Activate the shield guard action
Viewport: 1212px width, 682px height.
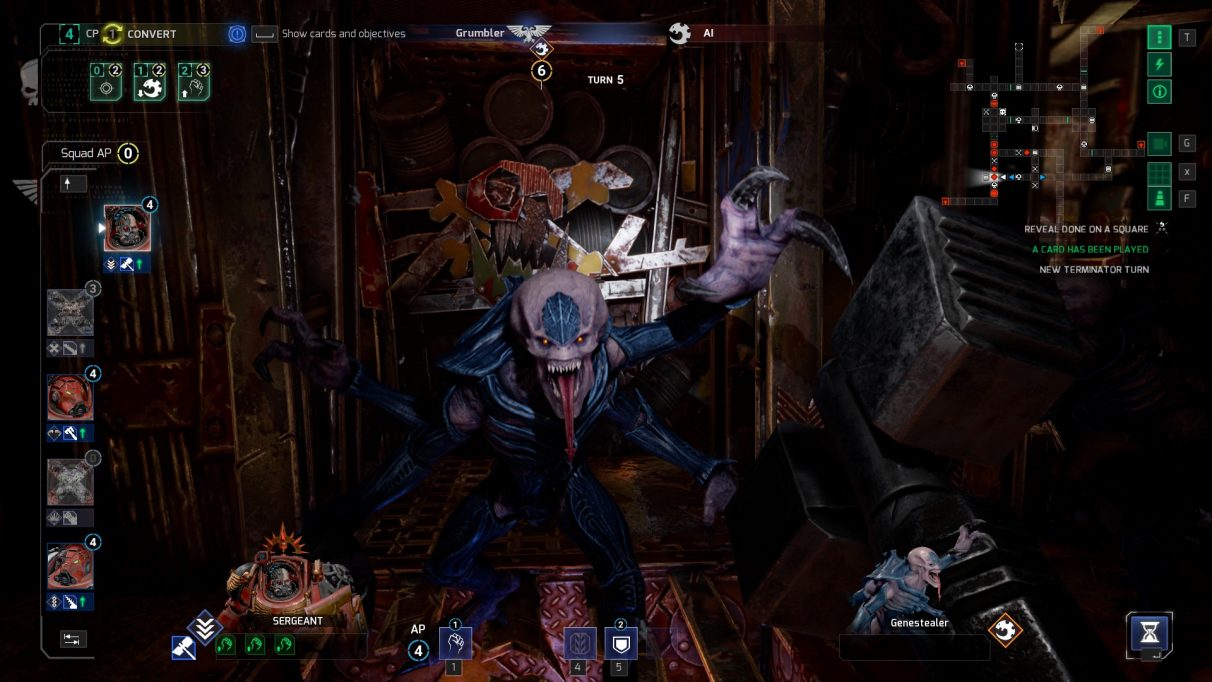click(x=620, y=642)
